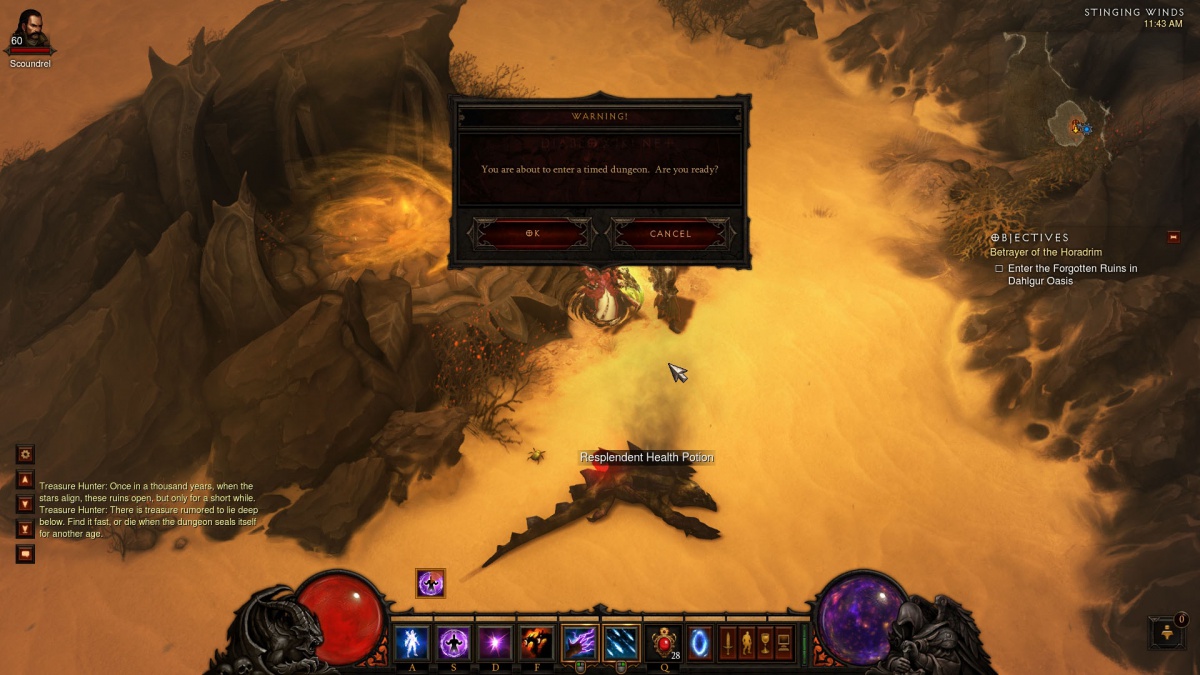Drink the red health potion
The width and height of the screenshot is (1200, 675).
[x=663, y=641]
